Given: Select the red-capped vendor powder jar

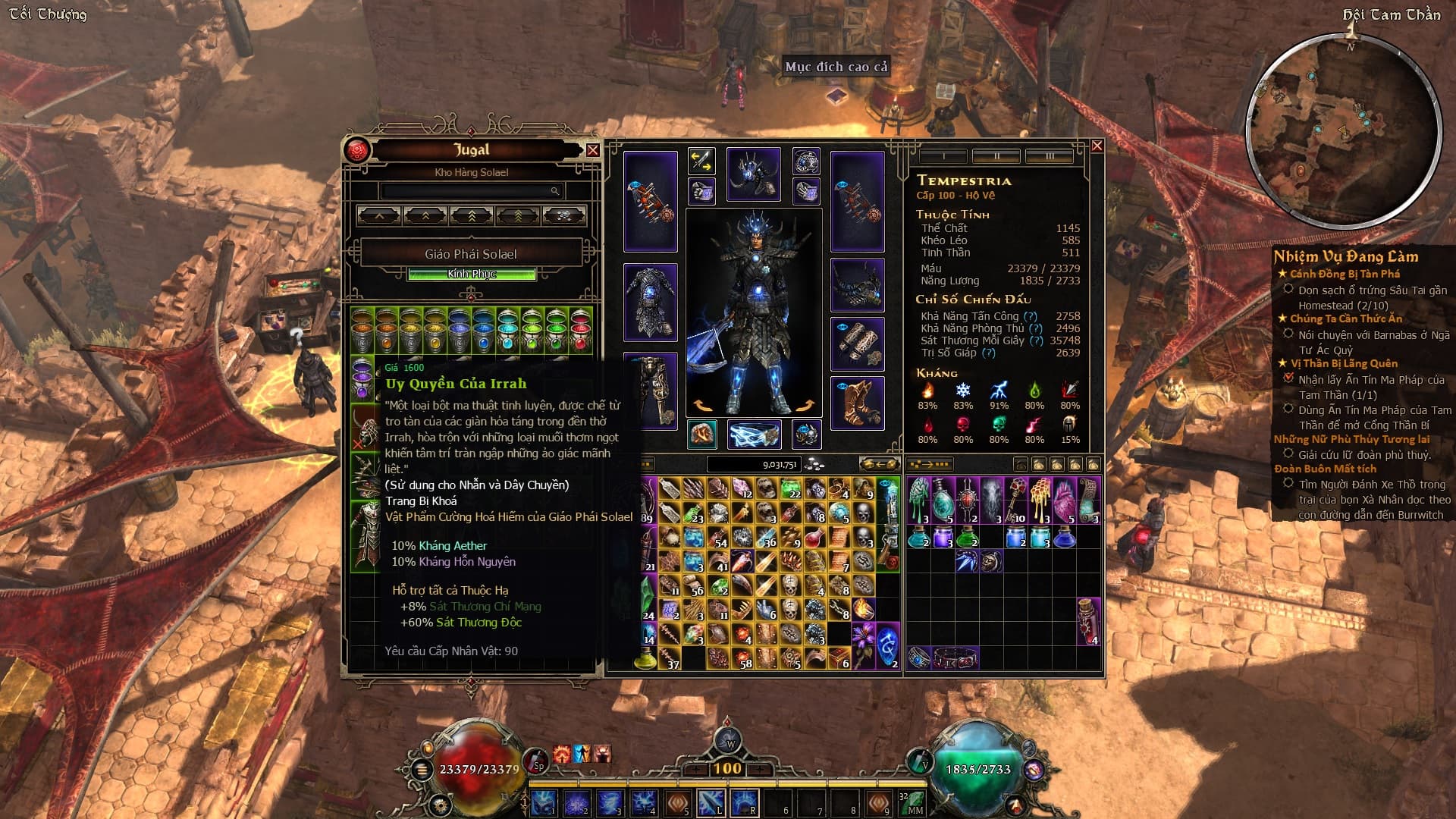Looking at the screenshot, I should pyautogui.click(x=581, y=331).
